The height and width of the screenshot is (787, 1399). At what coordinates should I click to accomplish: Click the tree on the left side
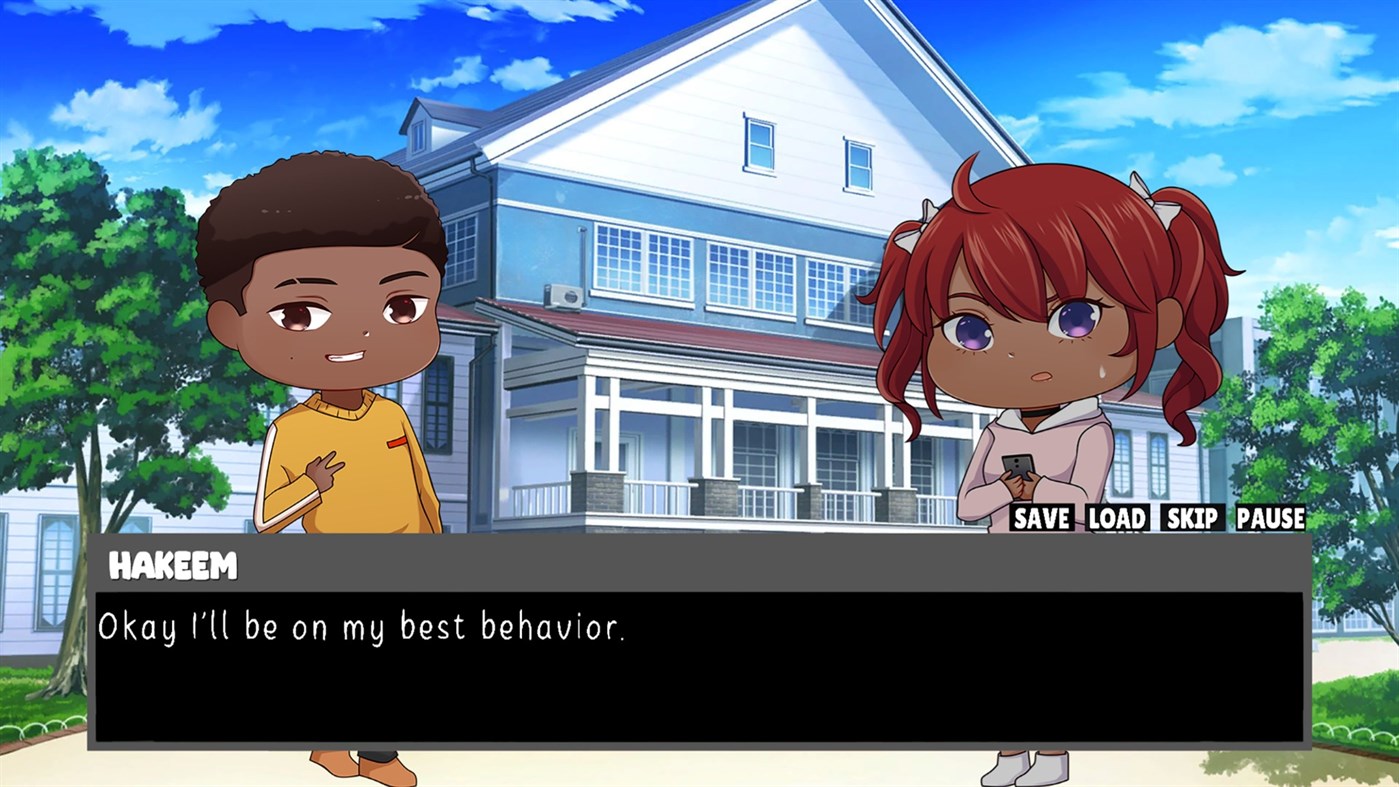pyautogui.click(x=90, y=300)
